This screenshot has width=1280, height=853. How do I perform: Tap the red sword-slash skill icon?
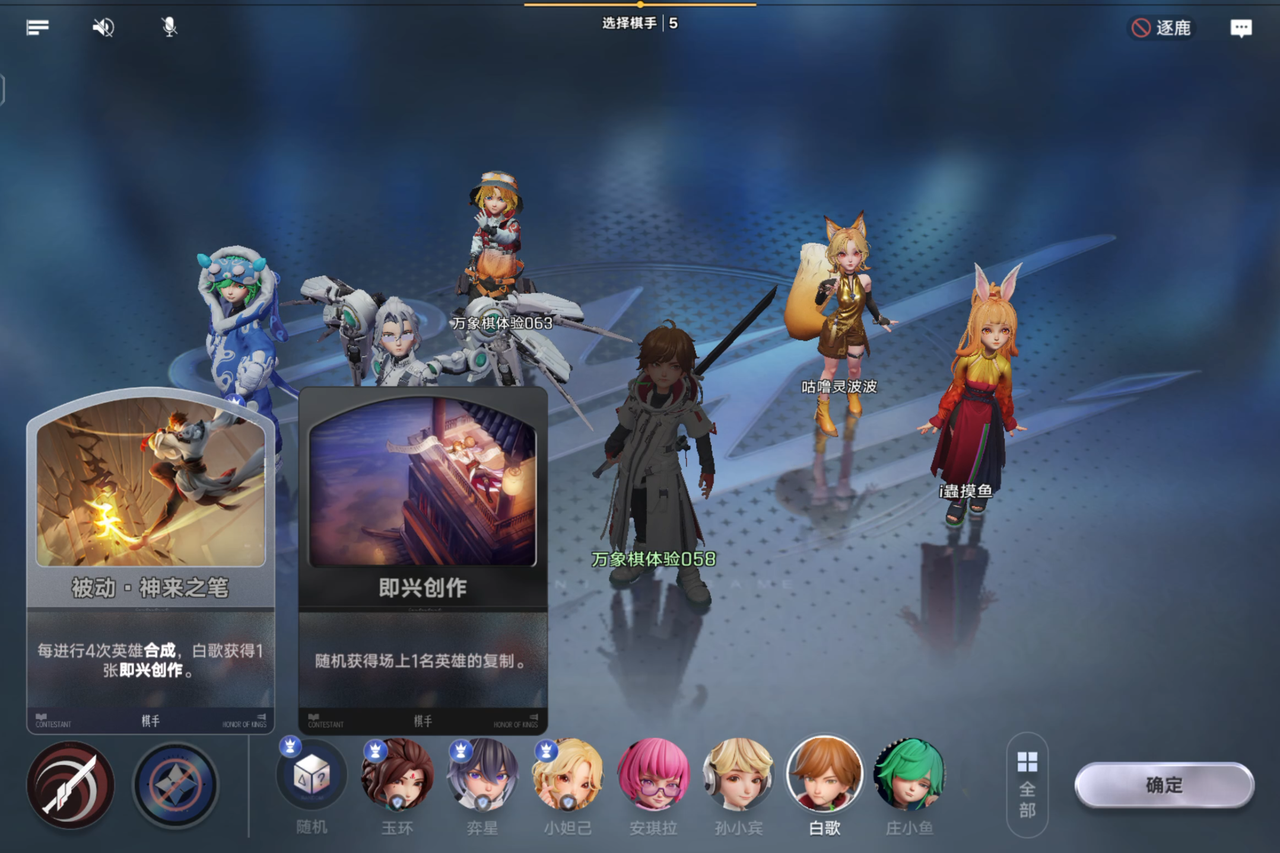point(71,785)
